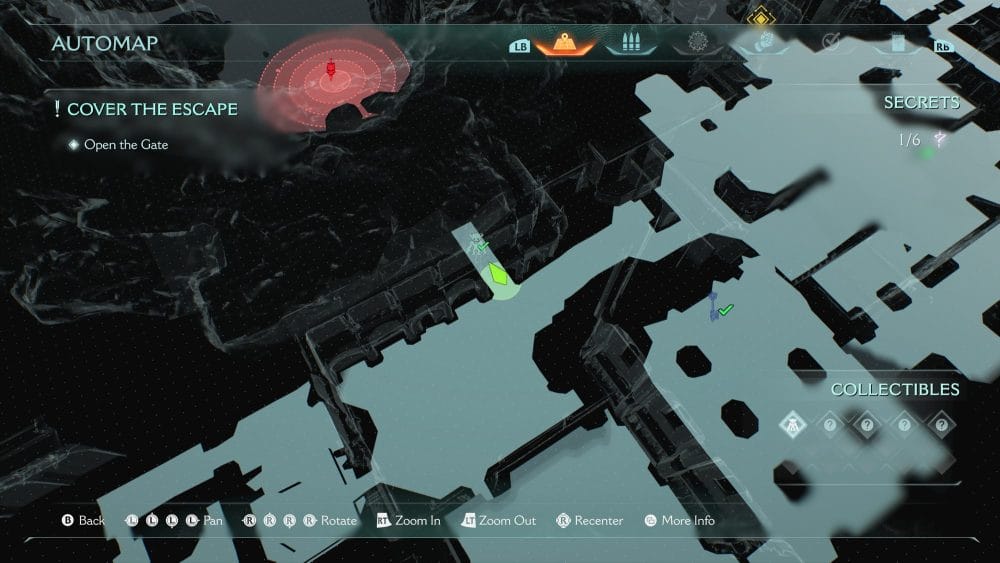Open the checkmark circle tab
The width and height of the screenshot is (1000, 563).
(x=830, y=43)
